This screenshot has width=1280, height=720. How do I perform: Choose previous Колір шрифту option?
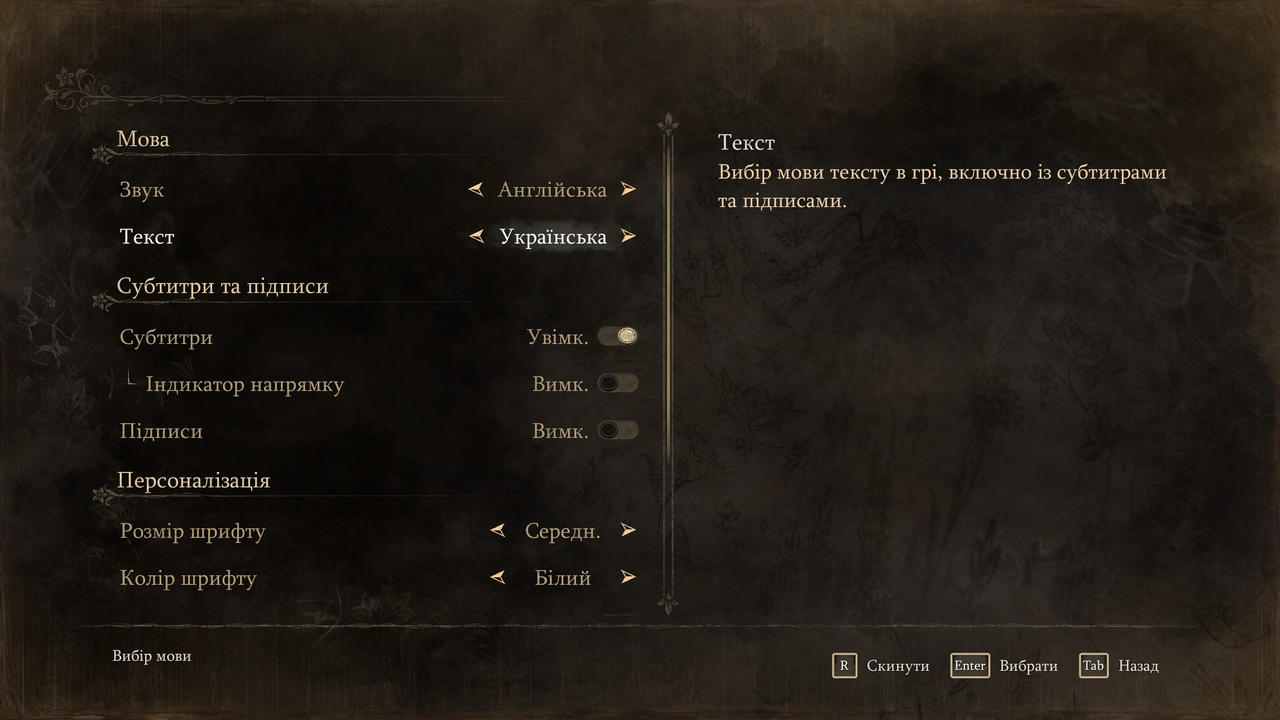pyautogui.click(x=497, y=577)
